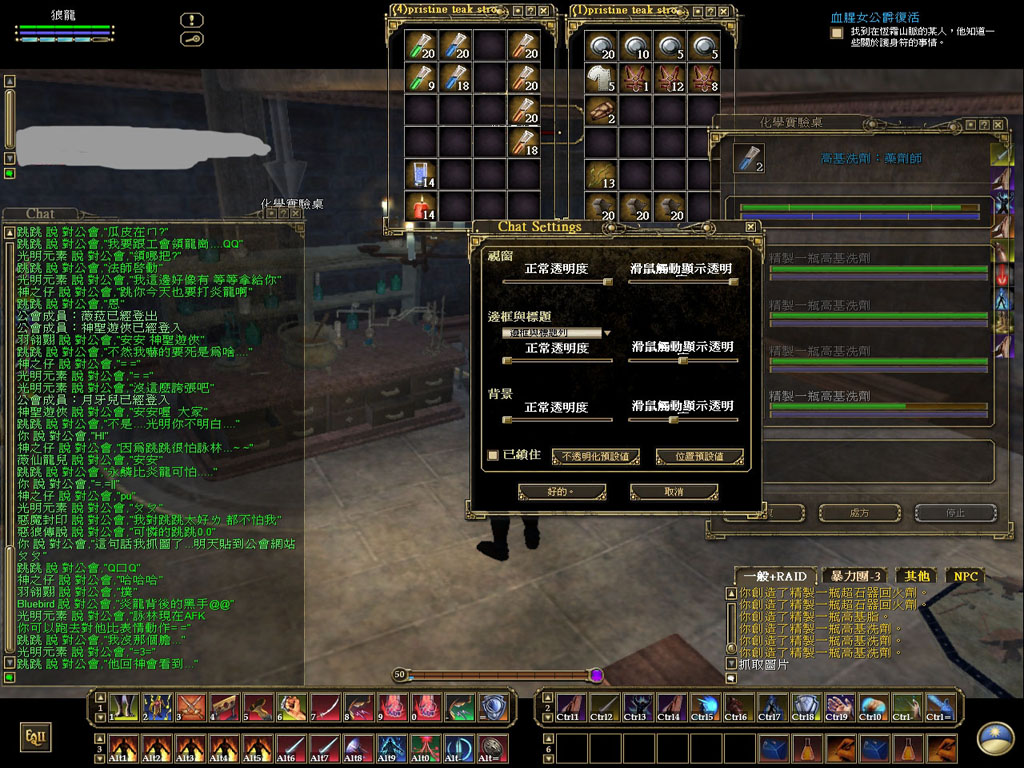
Task: Choose the blue vial stack of 18
Action: [x=455, y=77]
